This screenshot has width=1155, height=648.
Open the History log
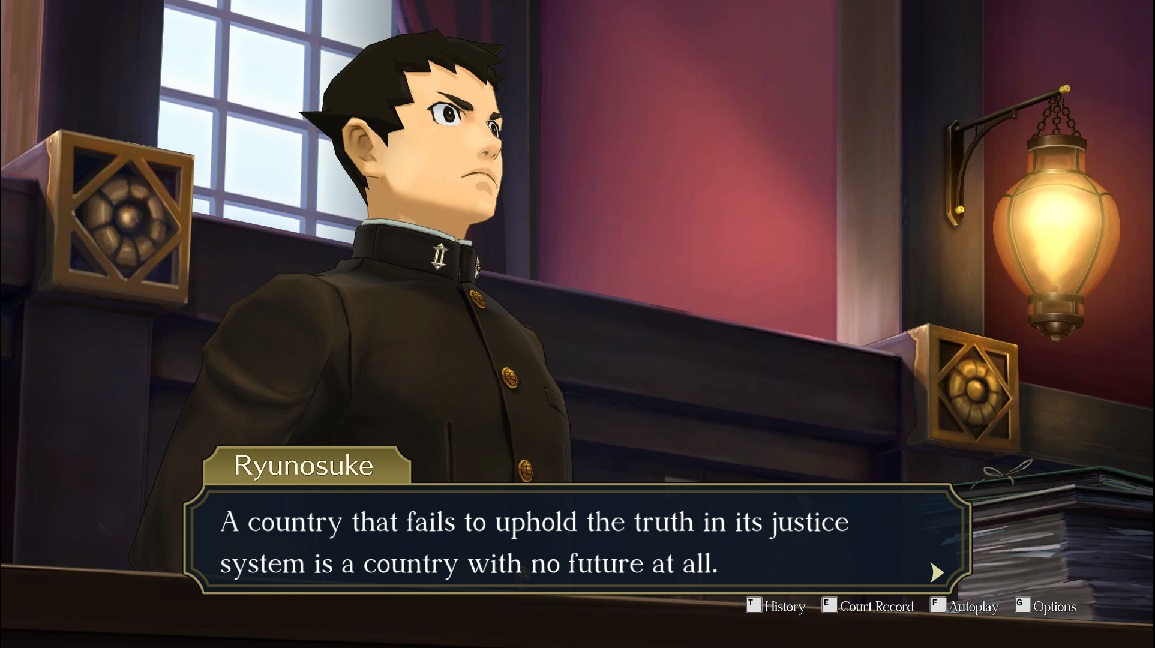[776, 606]
